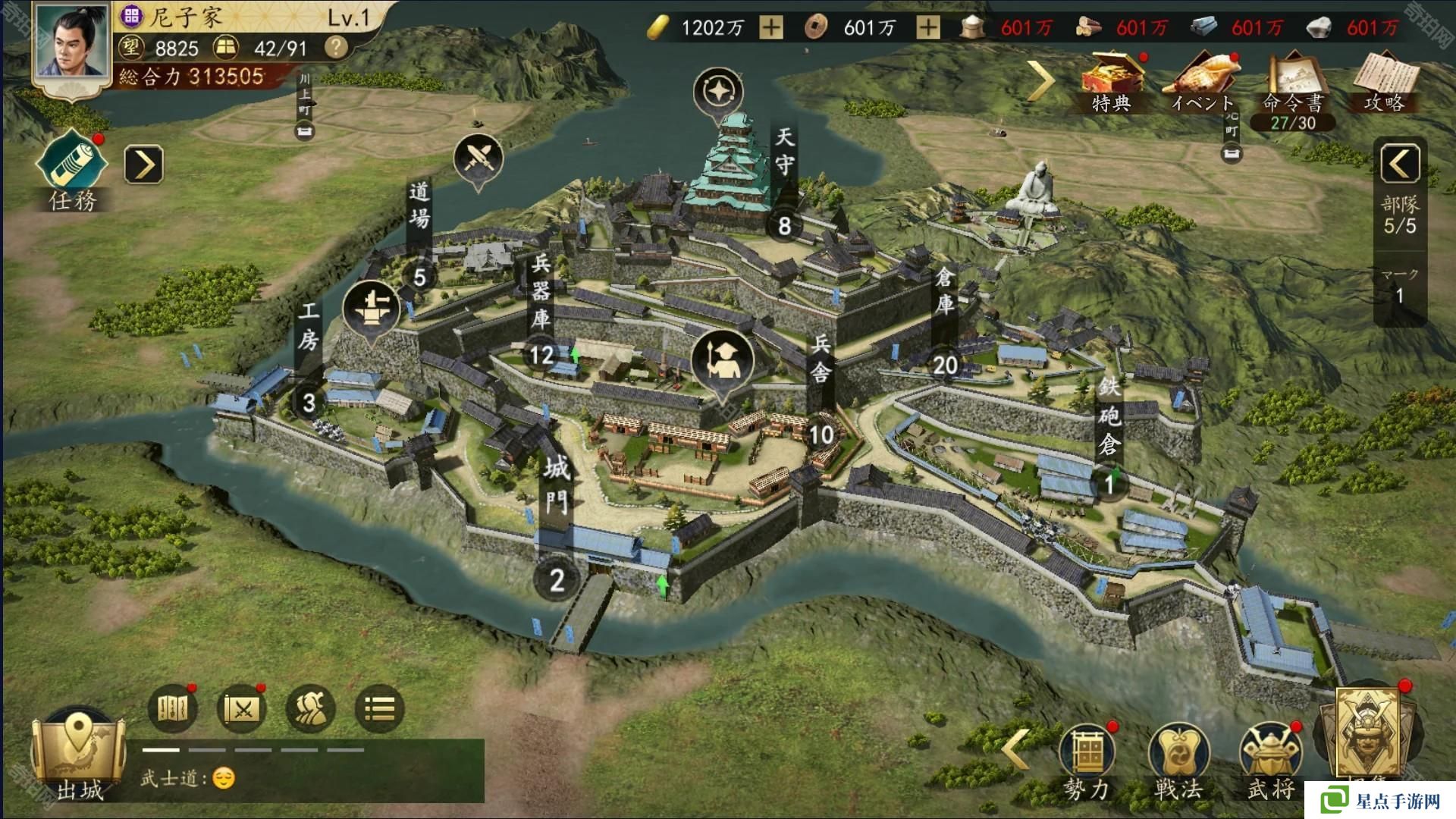
Task: Click the question mark help button
Action: (336, 48)
